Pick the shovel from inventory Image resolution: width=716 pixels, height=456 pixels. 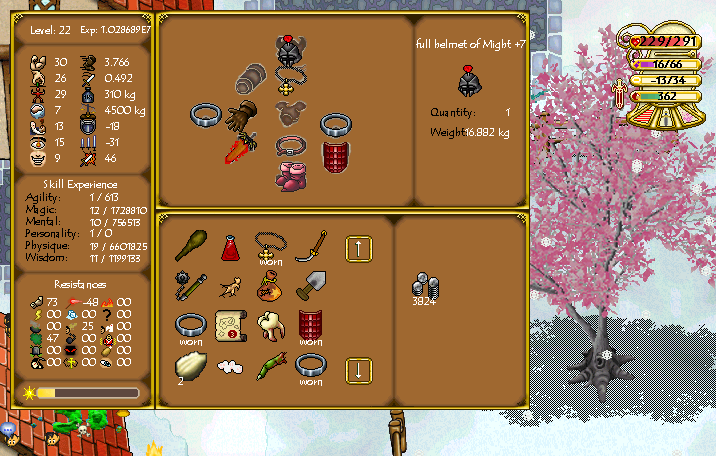312,286
